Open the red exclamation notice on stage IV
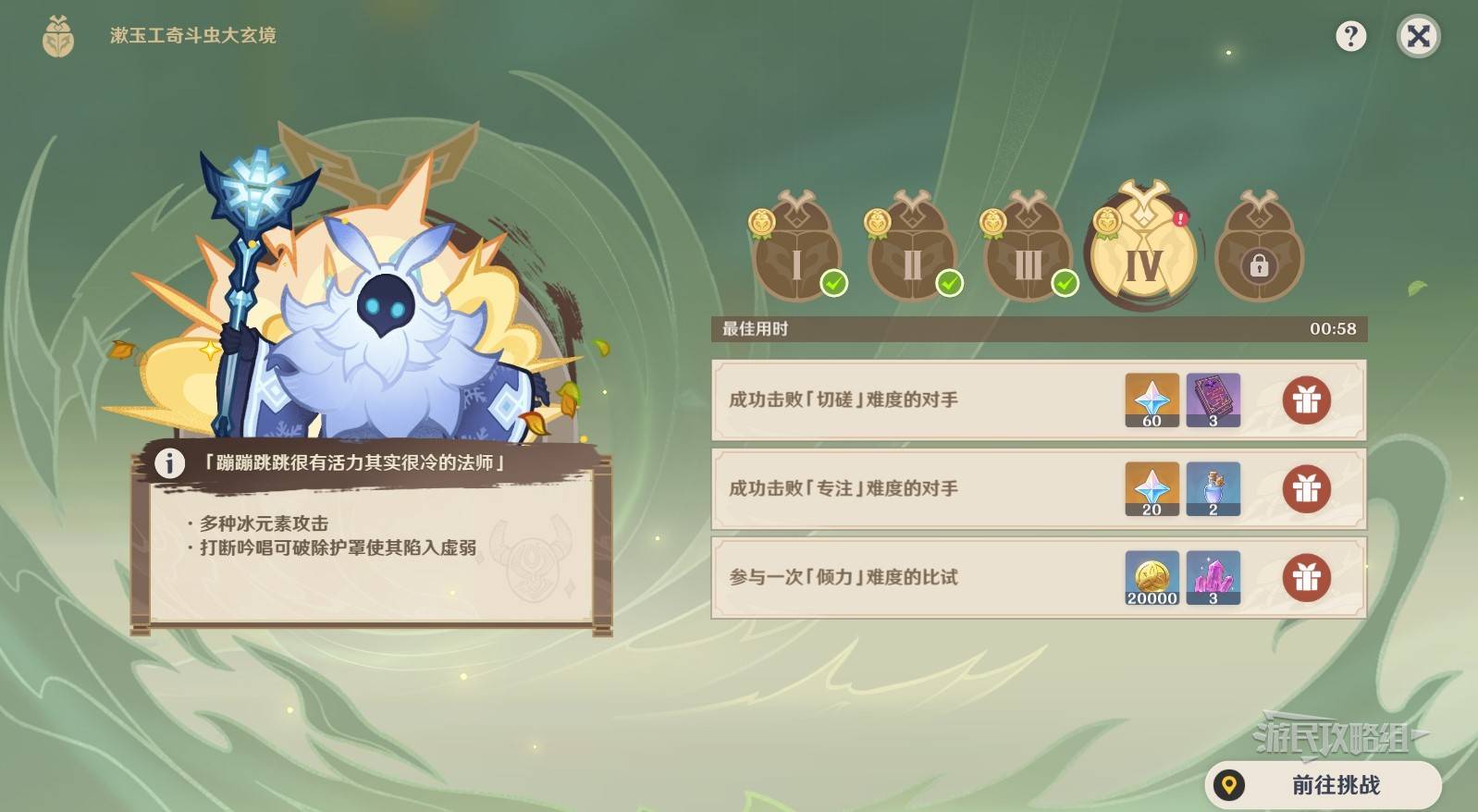 tap(1182, 219)
